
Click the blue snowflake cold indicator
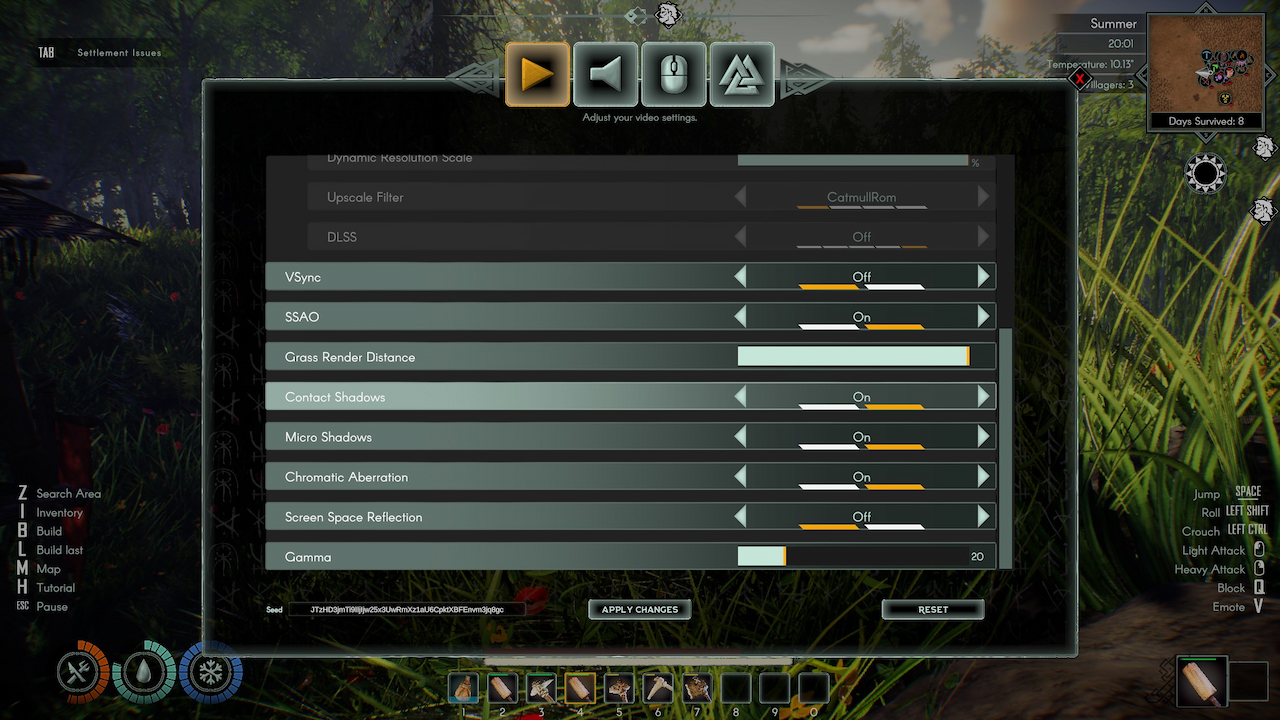click(210, 674)
